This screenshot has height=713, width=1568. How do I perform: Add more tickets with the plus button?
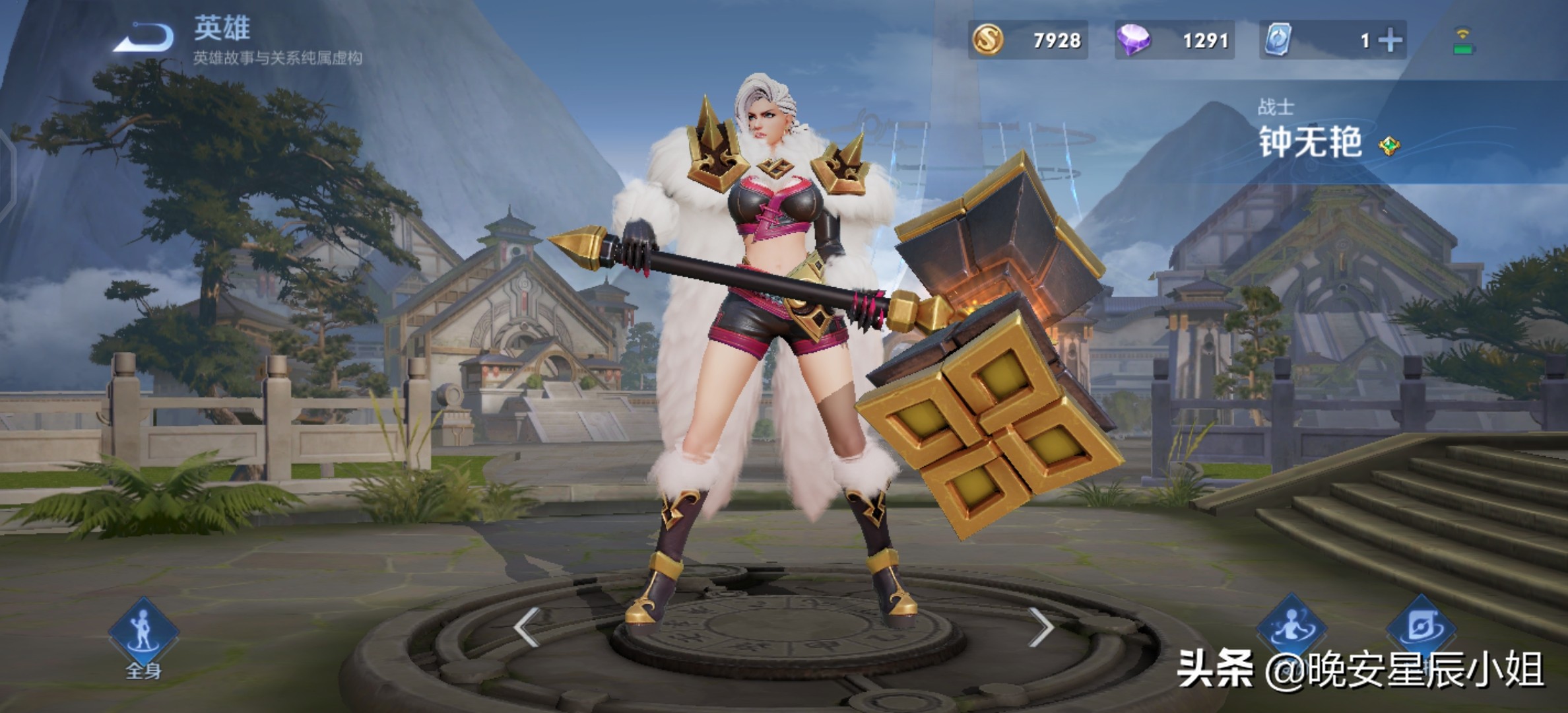[x=1390, y=41]
